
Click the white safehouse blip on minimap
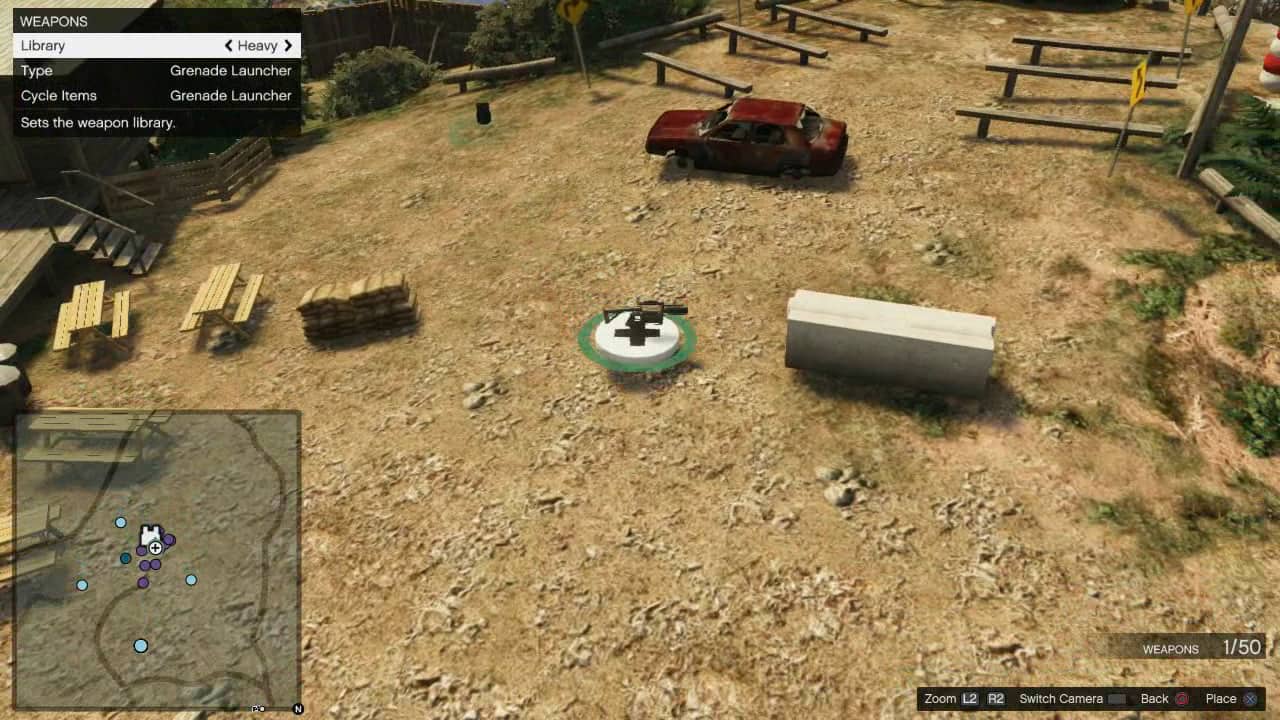(x=150, y=531)
